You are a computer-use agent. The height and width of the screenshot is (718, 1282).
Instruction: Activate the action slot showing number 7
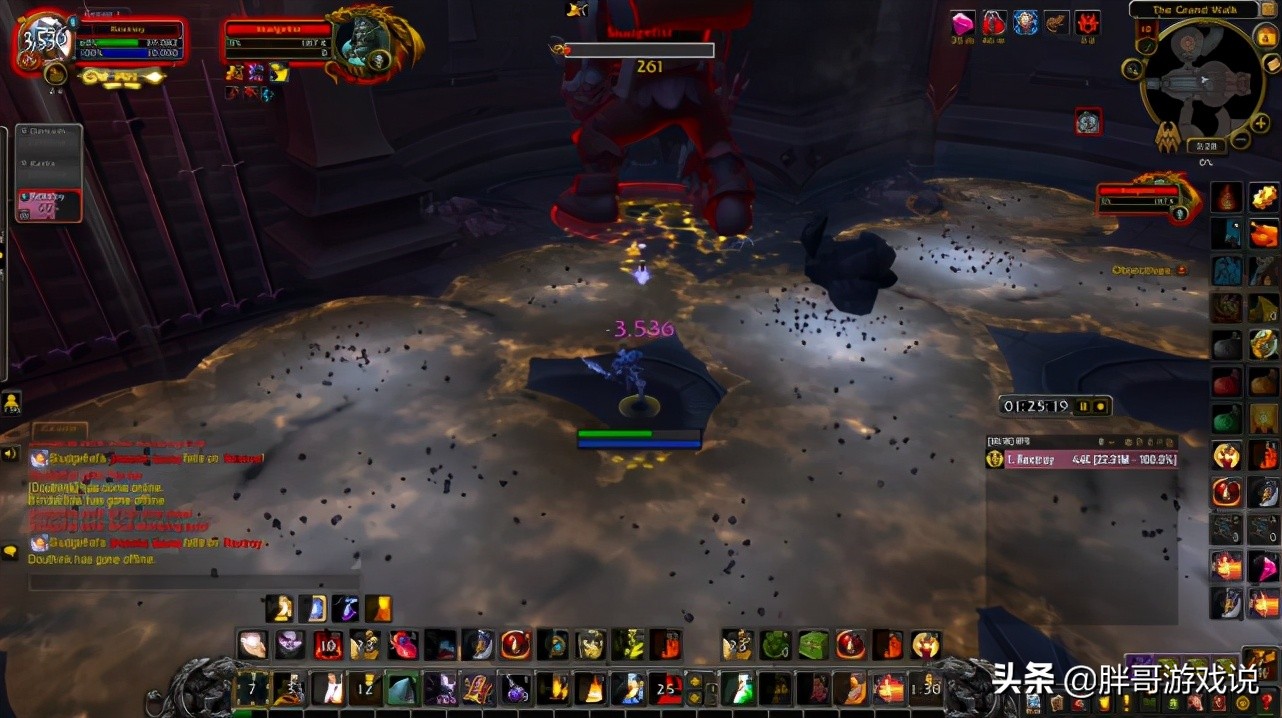[252, 688]
